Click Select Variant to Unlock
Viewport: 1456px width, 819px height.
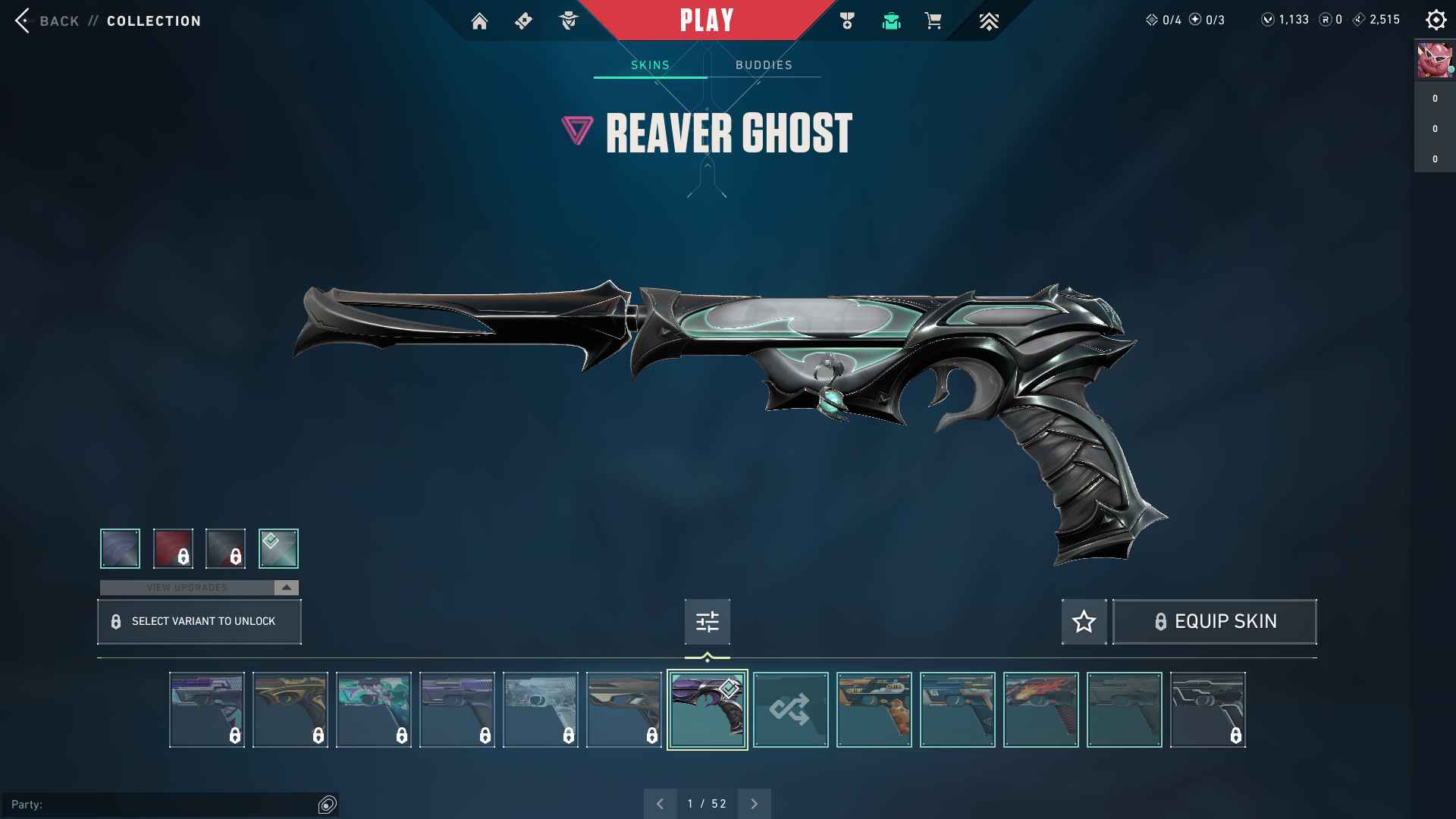coord(199,622)
